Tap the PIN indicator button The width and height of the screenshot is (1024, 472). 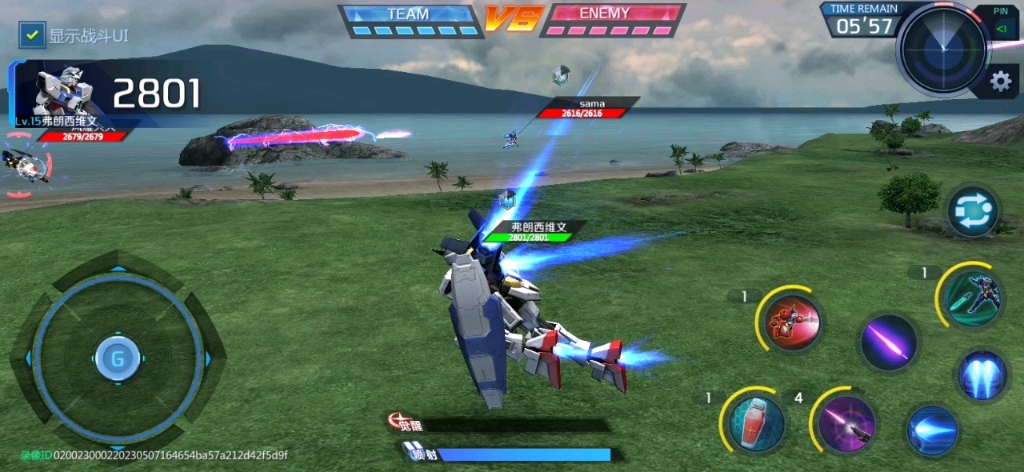[x=1000, y=23]
